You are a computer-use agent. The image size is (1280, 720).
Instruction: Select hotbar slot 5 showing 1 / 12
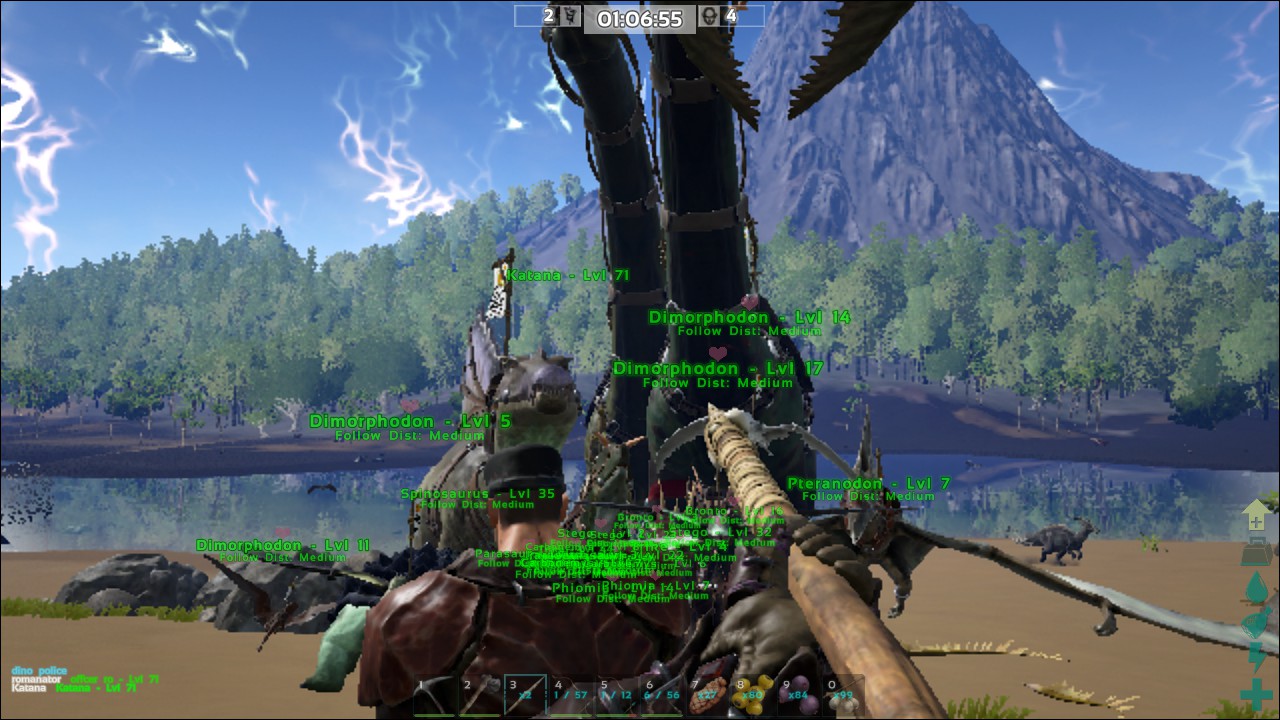616,694
